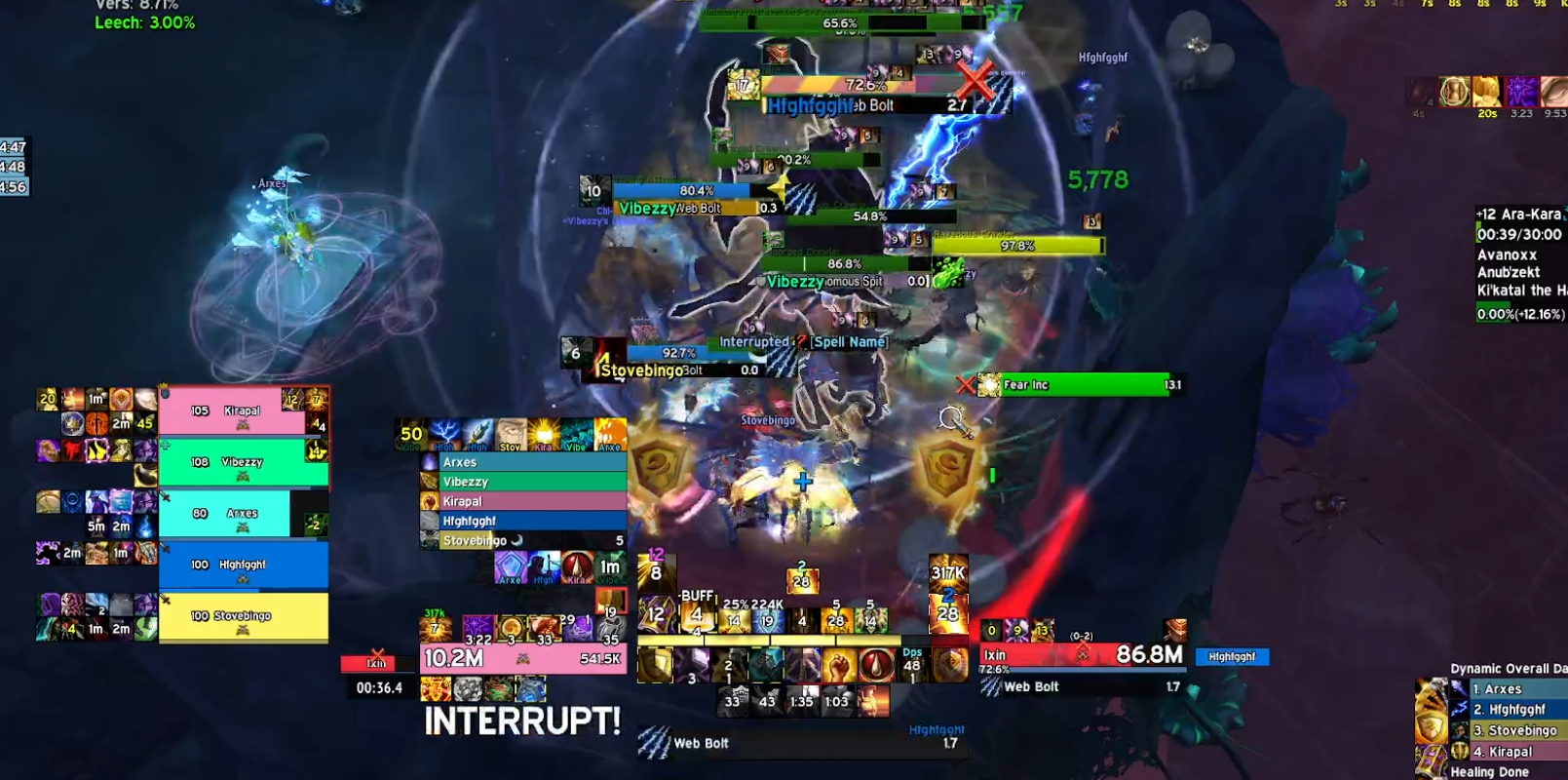
Task: Click the red Ixin focus frame
Action: click(375, 664)
